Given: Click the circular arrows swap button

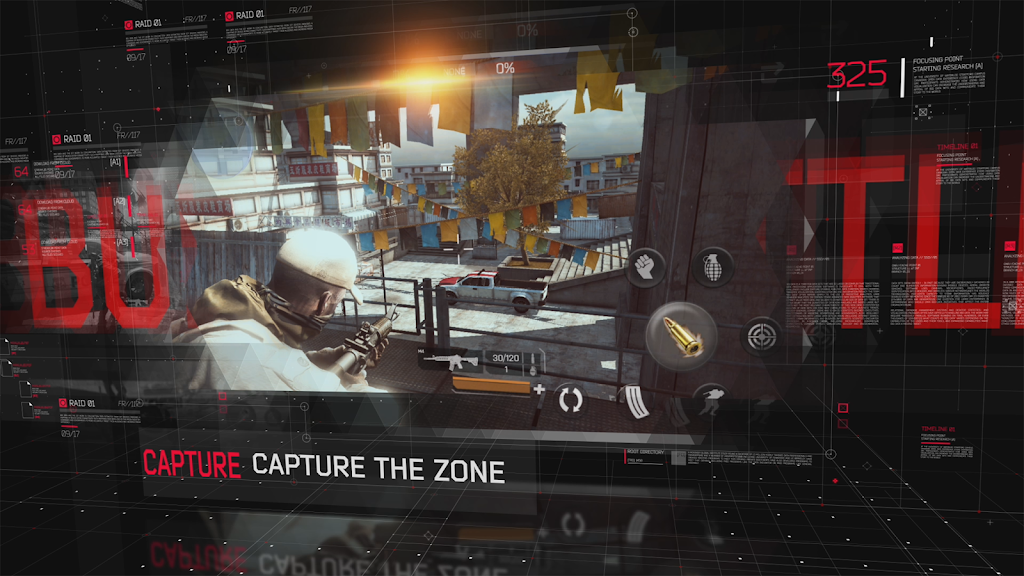Looking at the screenshot, I should (570, 399).
